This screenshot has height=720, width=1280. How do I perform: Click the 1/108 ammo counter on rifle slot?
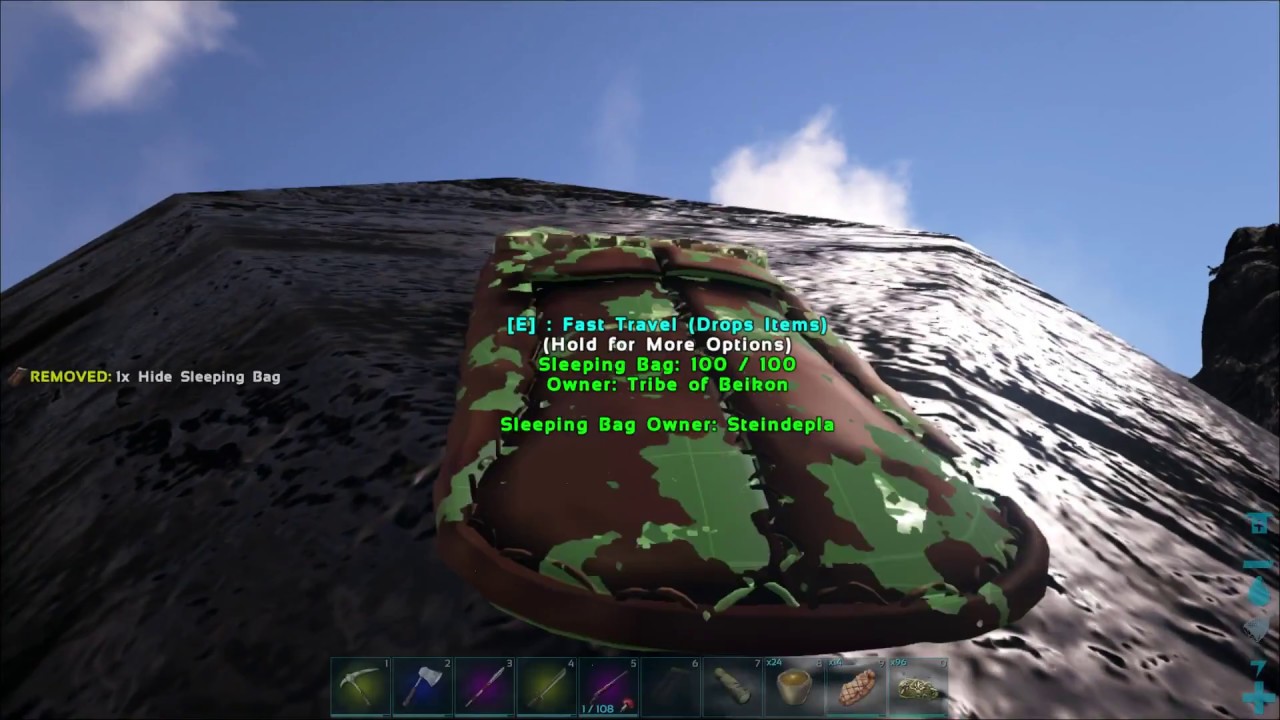tap(597, 706)
